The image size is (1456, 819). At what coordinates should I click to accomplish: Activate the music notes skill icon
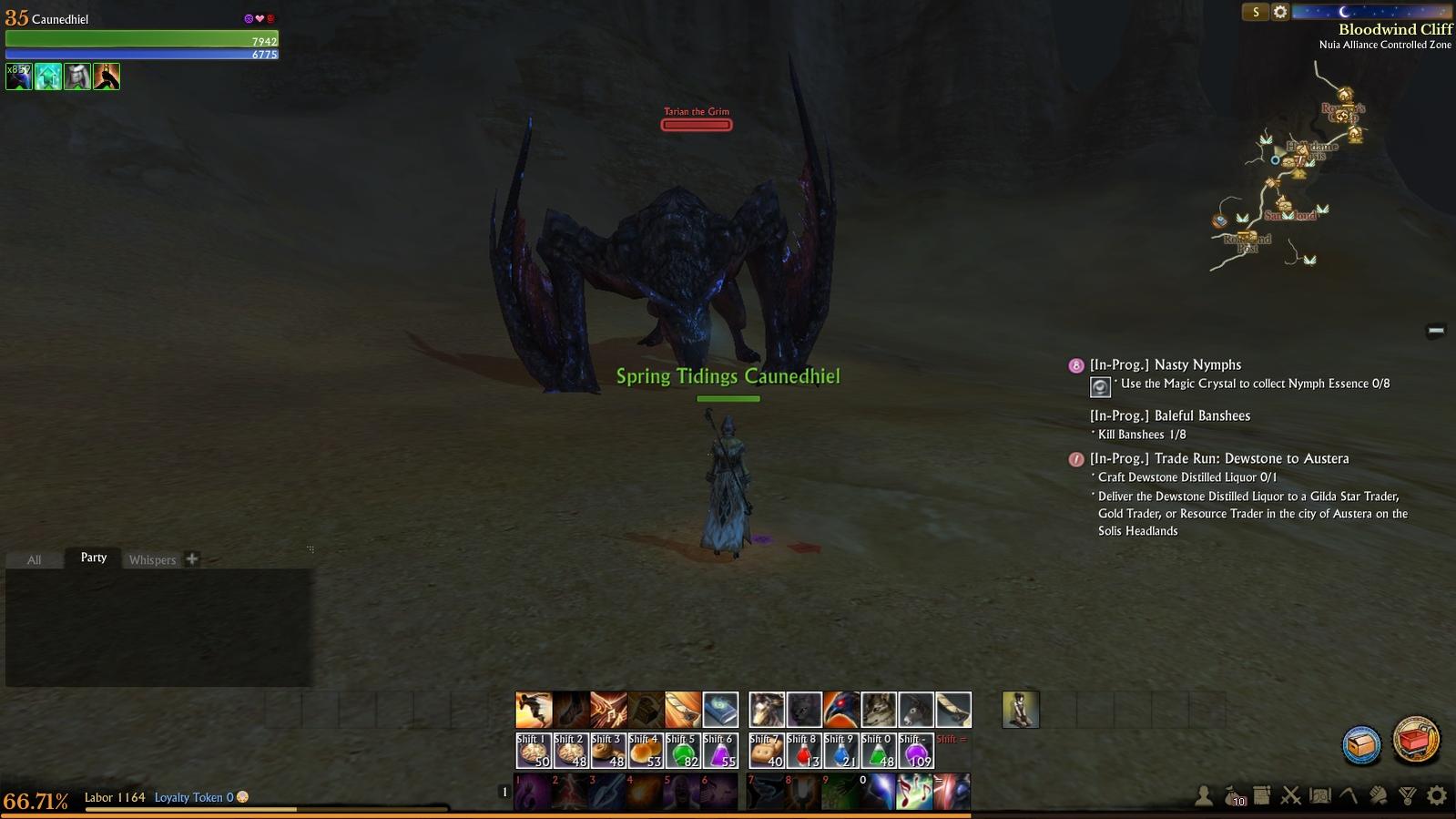(914, 791)
